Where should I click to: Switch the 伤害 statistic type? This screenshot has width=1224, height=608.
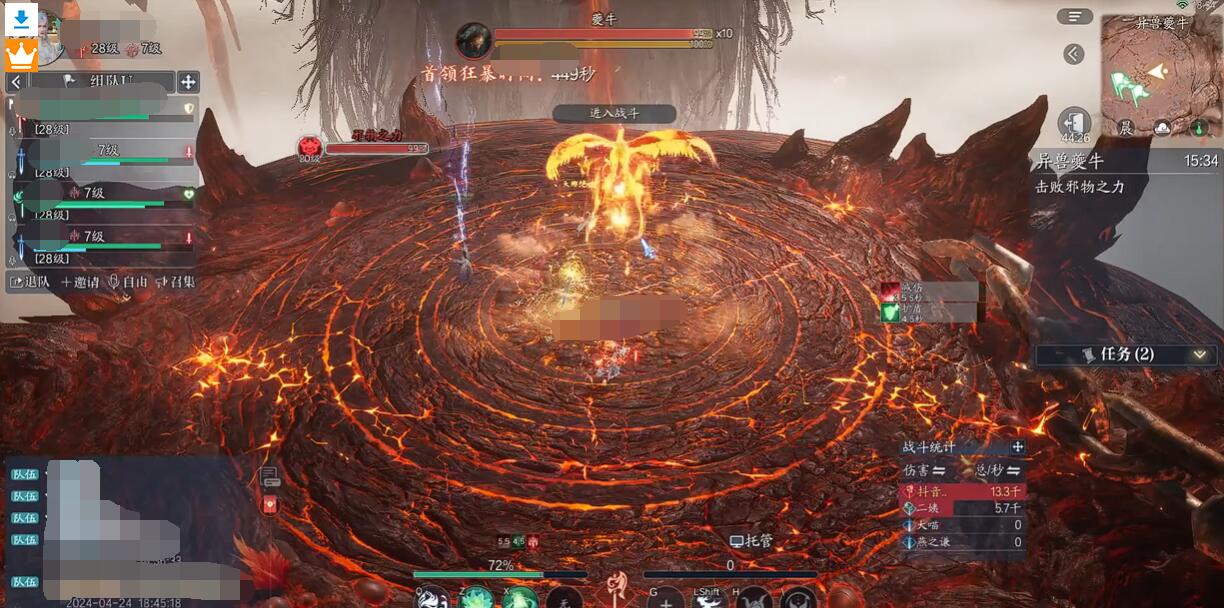[x=925, y=470]
